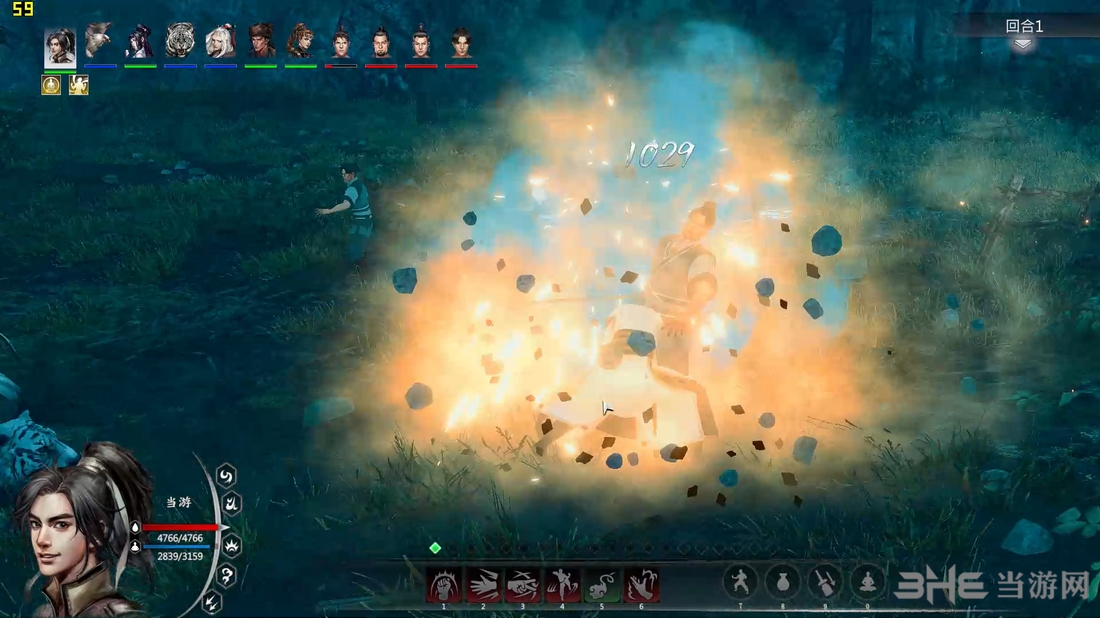The image size is (1100, 618).
Task: Inspect the golden meditation buff icon
Action: coord(51,86)
